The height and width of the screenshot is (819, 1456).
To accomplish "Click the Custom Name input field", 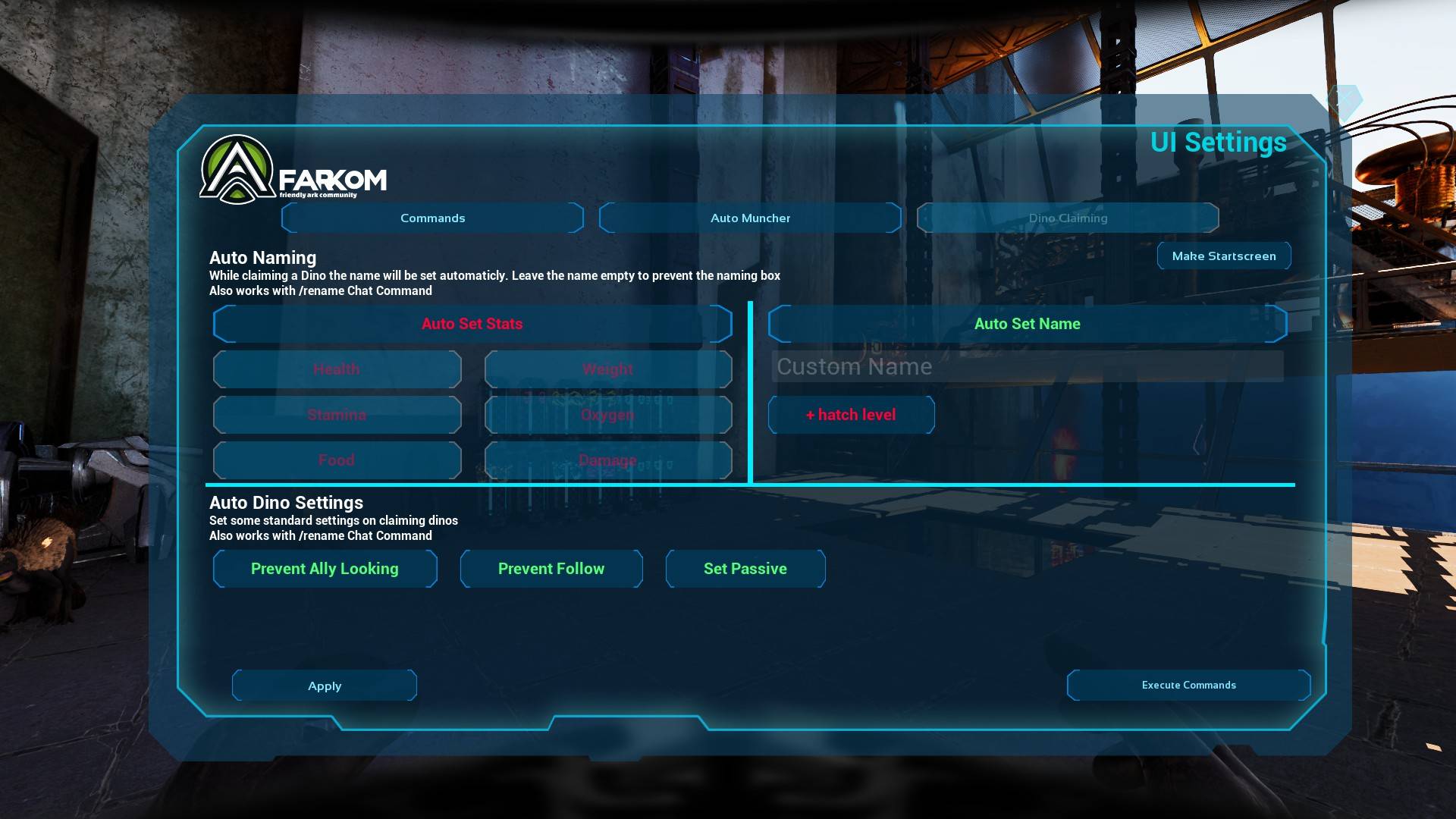I will pyautogui.click(x=1027, y=367).
